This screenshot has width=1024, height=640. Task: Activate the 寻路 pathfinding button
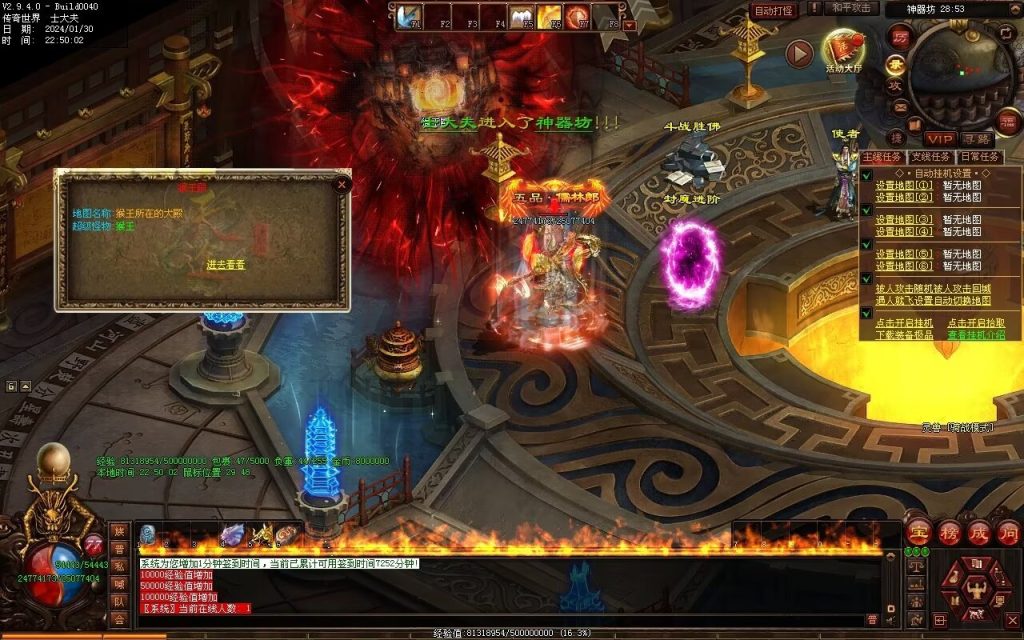click(x=976, y=138)
